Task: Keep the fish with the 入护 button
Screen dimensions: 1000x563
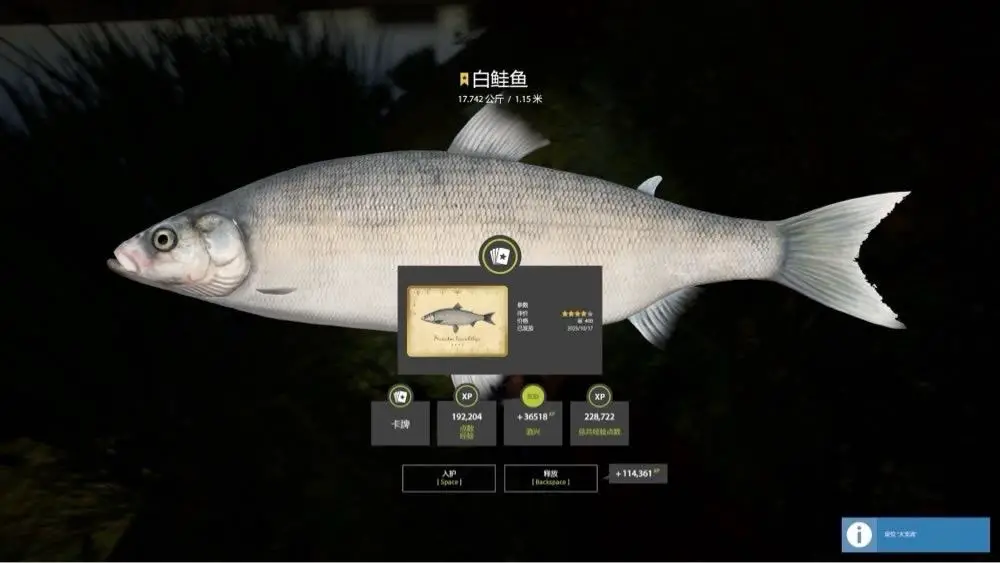Action: click(x=449, y=478)
